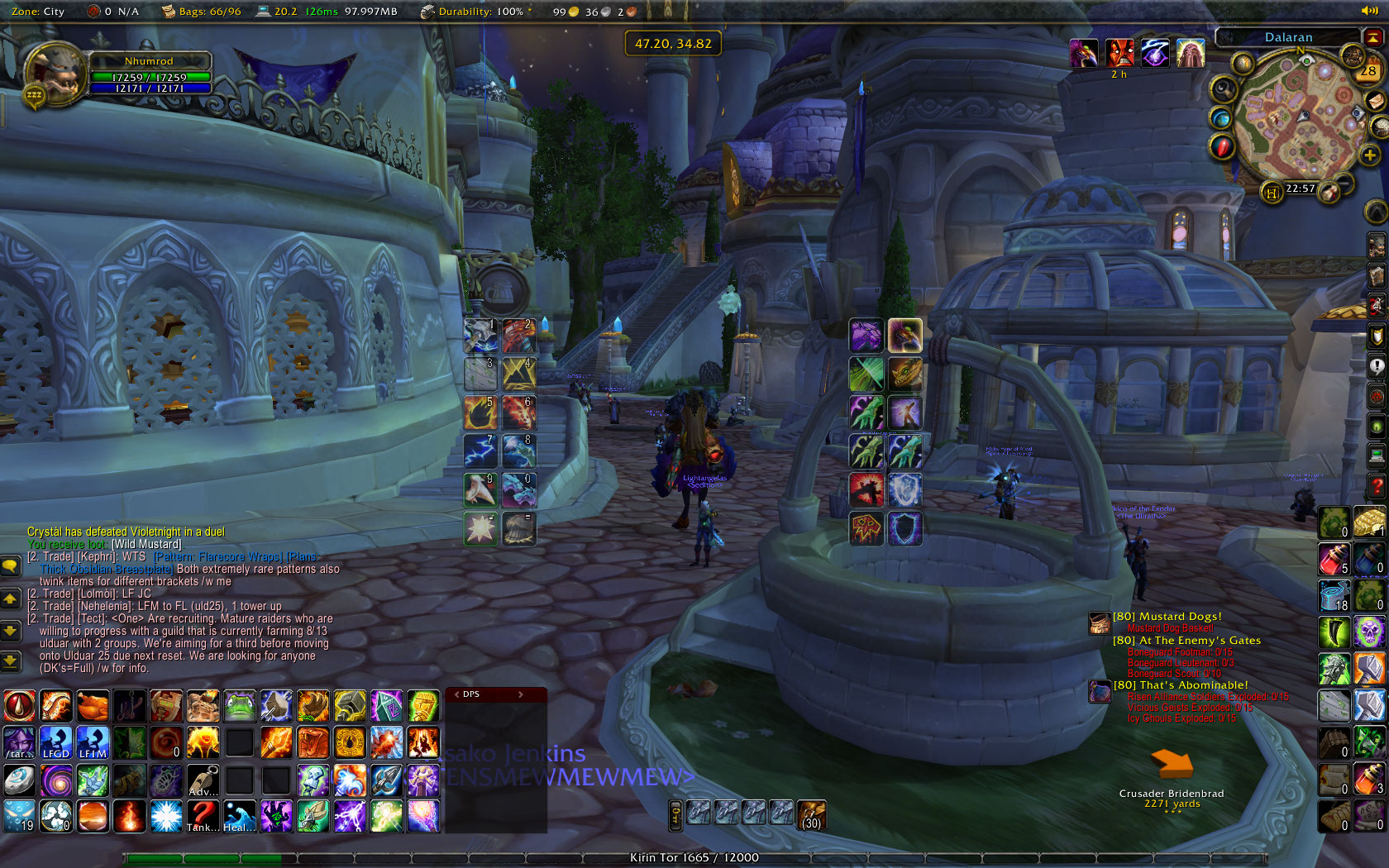Viewport: 1389px width, 868px height.
Task: Open That's Abominable! quest in tracker
Action: [1180, 685]
